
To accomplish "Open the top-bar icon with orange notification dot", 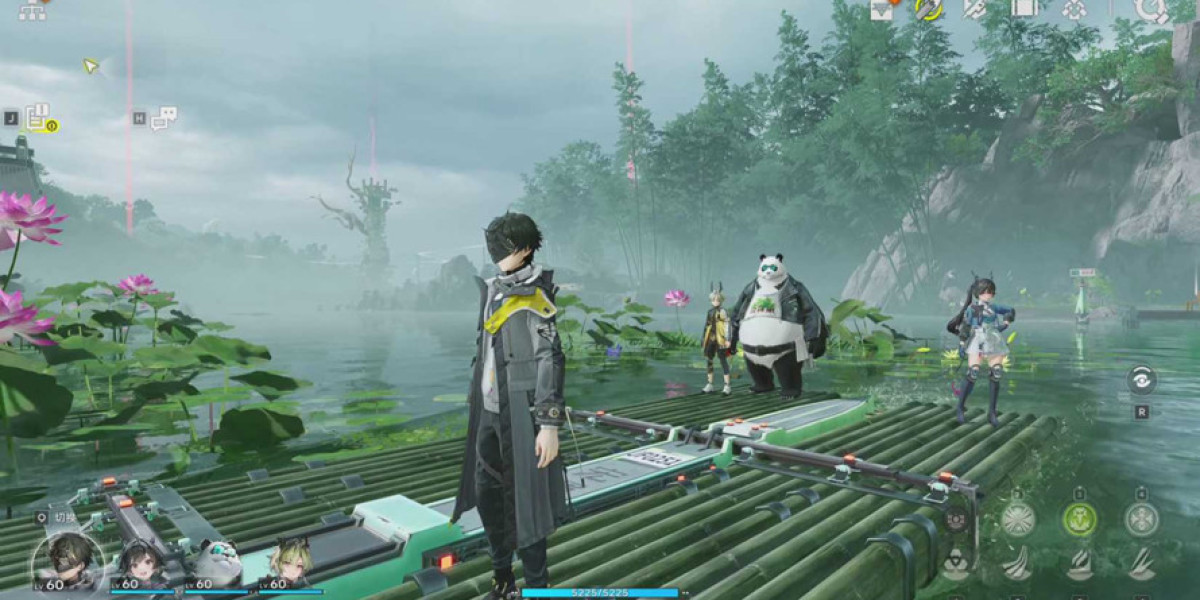I will 882,9.
